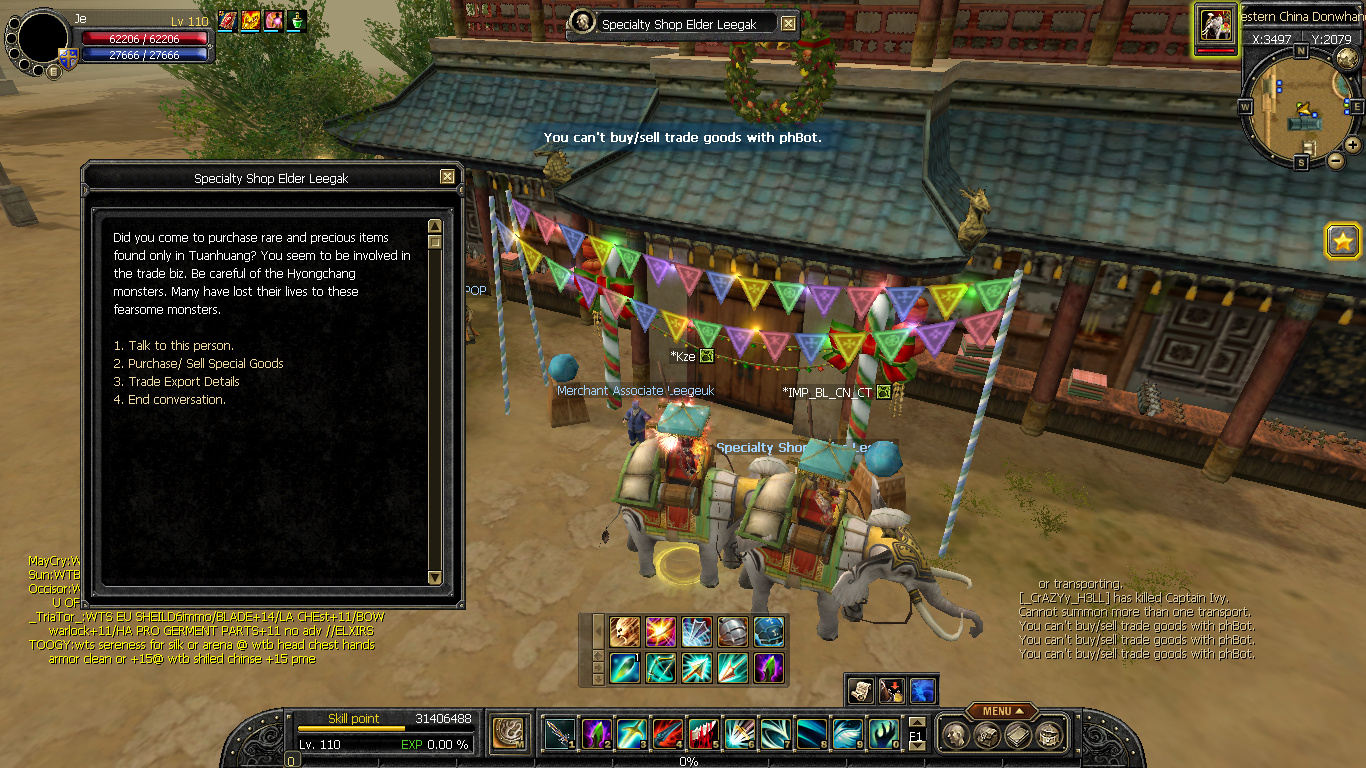Open the world map globe button

[1346, 58]
